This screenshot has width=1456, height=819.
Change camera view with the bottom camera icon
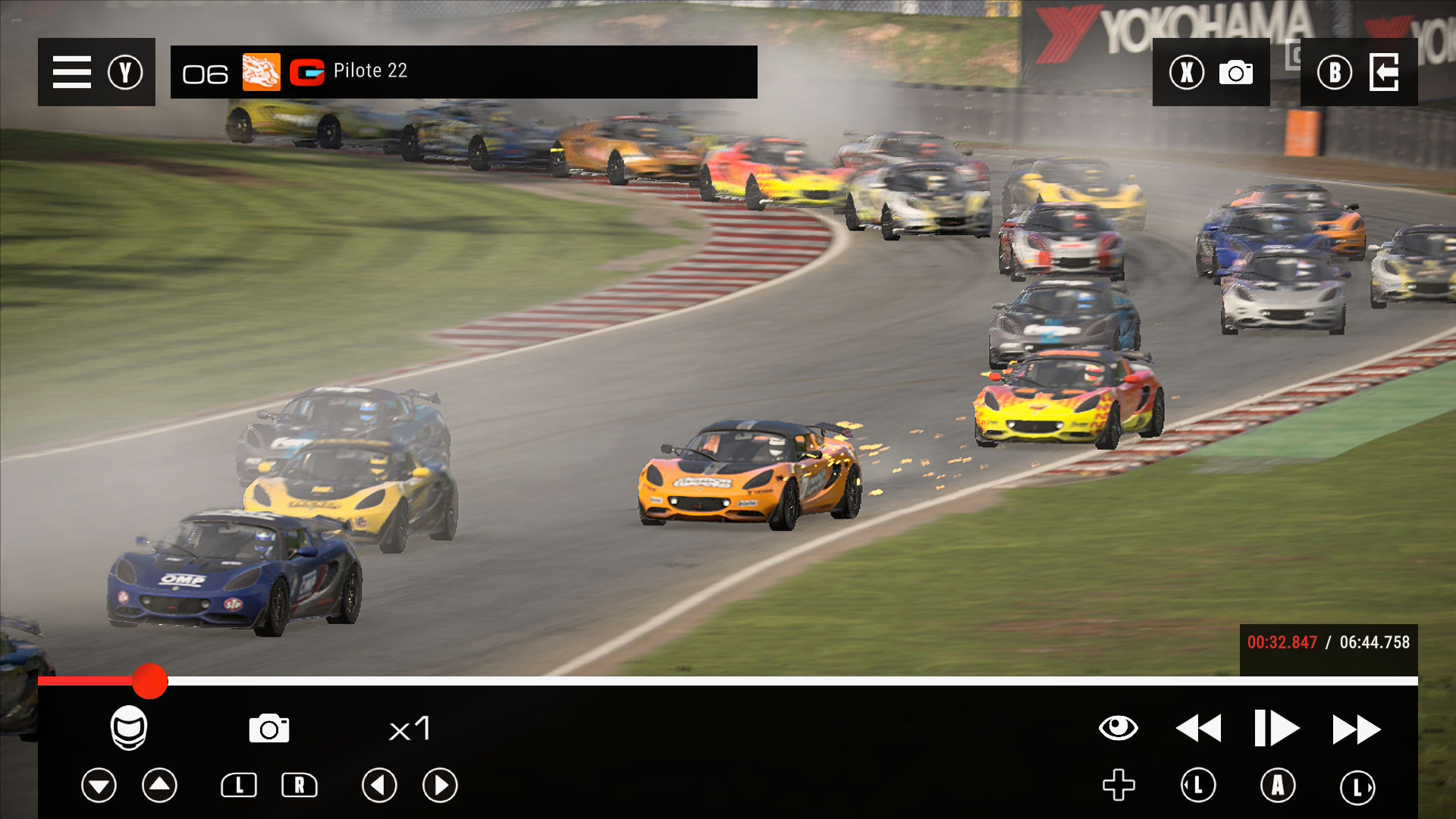coord(269,729)
